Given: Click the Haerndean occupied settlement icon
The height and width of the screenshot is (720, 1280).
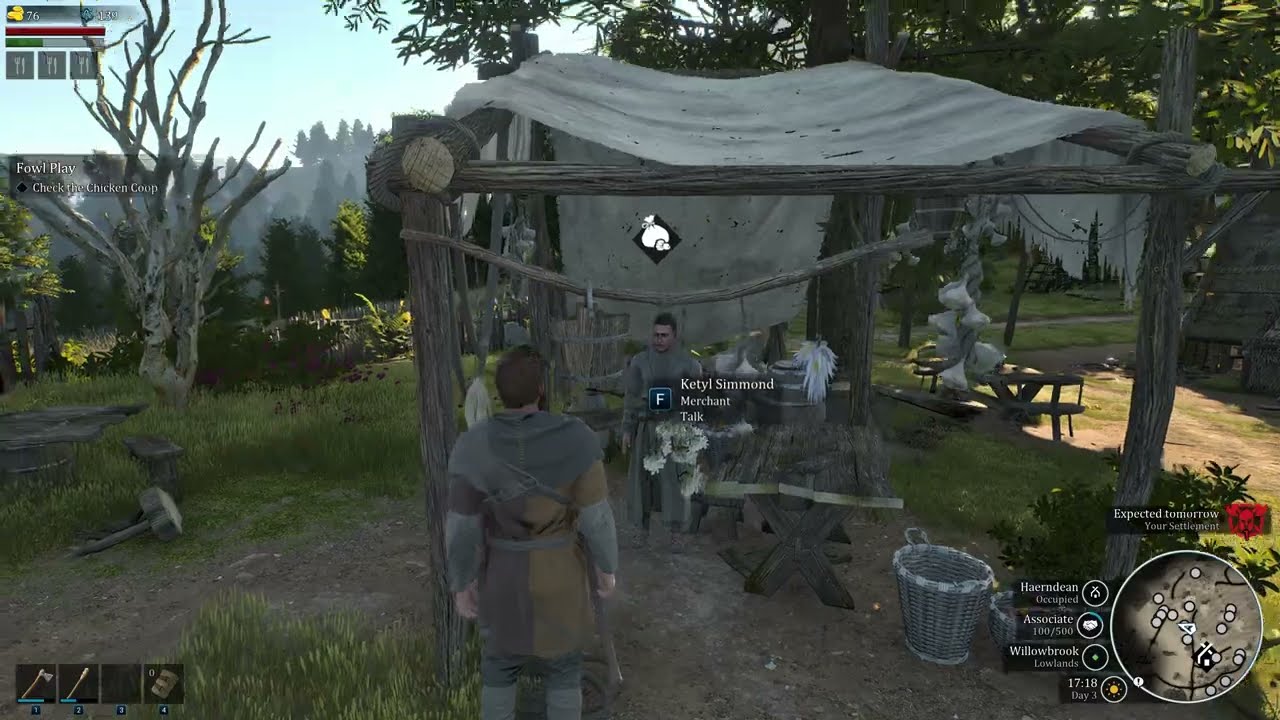Looking at the screenshot, I should (1095, 593).
